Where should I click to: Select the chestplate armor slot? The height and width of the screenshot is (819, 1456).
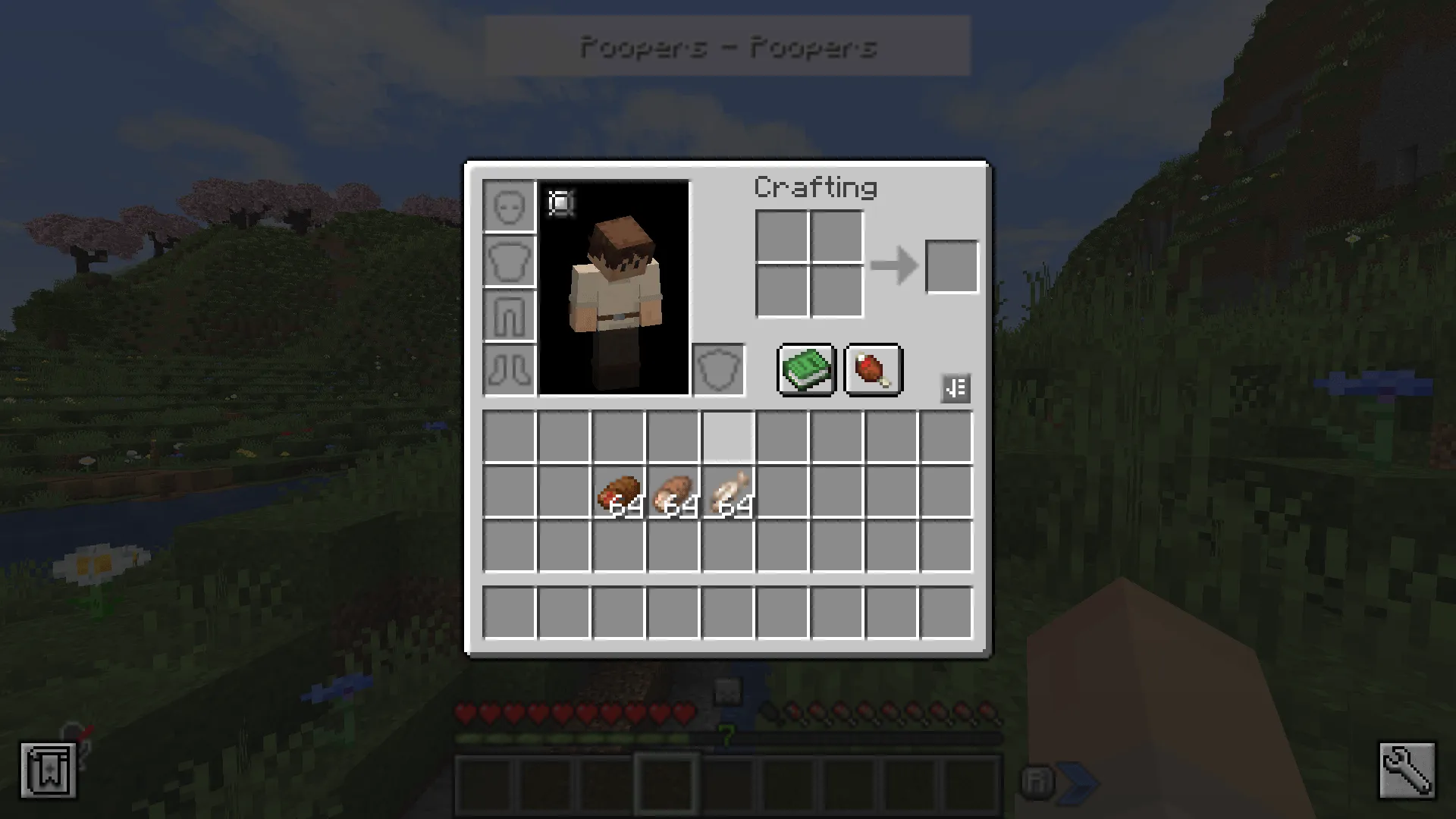(509, 260)
